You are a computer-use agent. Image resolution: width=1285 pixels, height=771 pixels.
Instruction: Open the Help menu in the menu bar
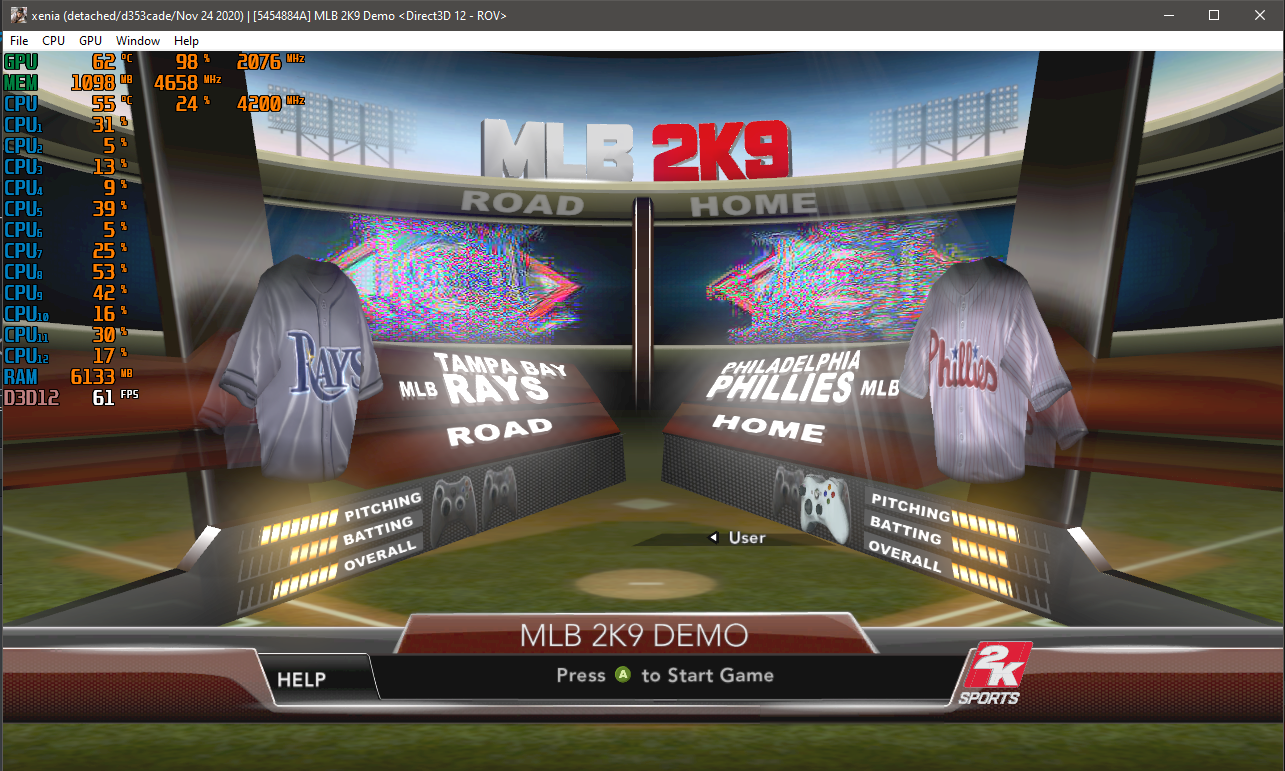[x=186, y=40]
